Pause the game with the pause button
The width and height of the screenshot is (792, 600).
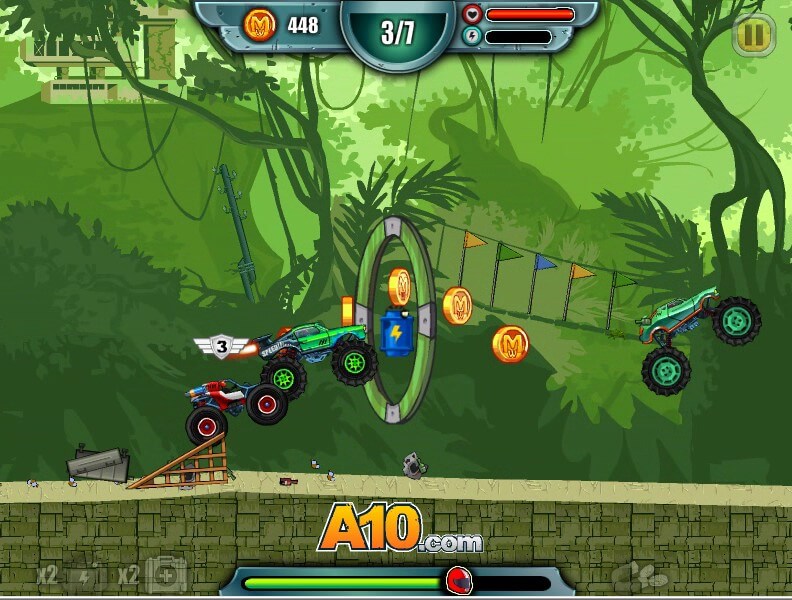752,37
